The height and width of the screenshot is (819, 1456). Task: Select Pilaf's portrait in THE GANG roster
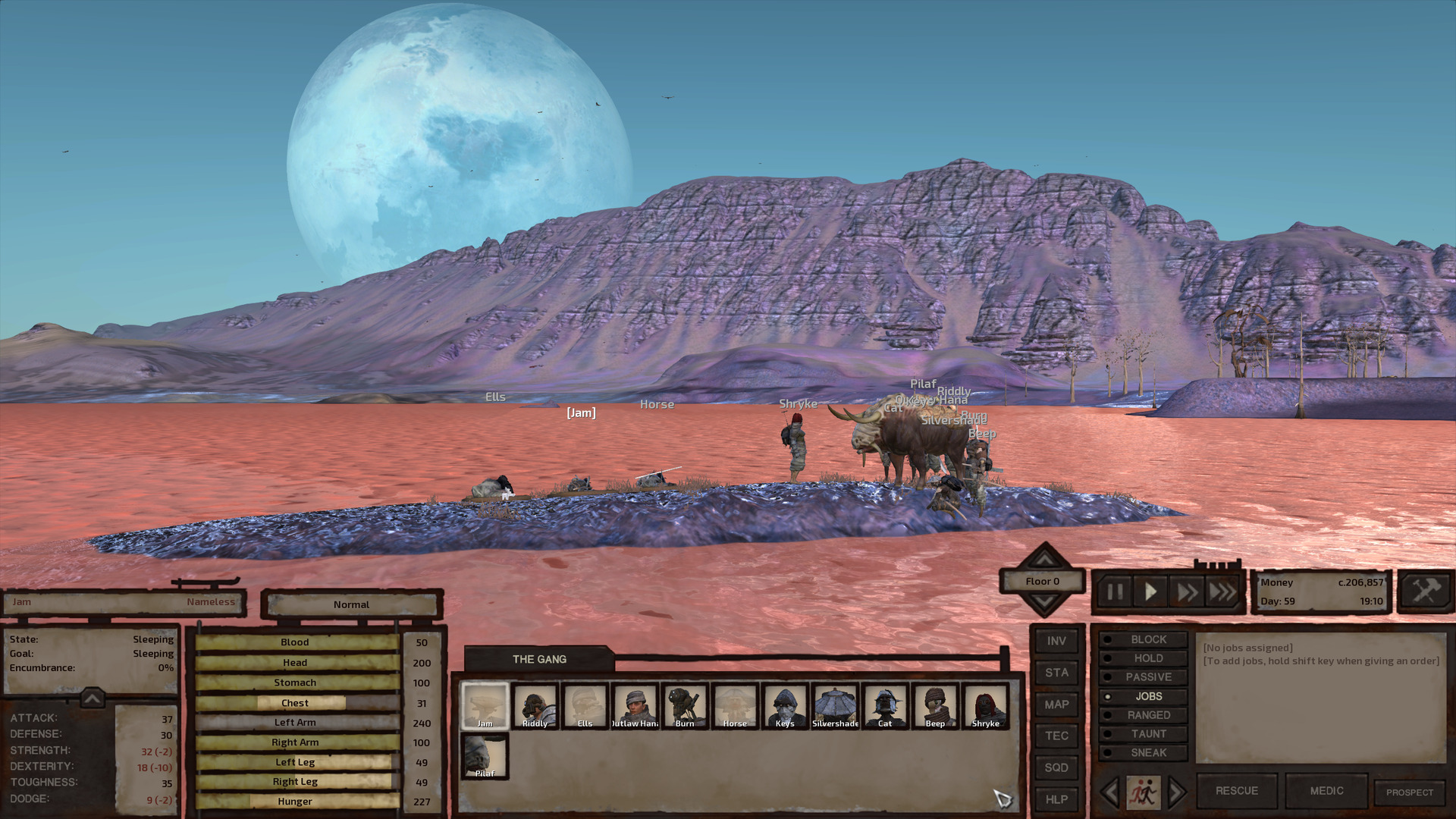tap(484, 755)
